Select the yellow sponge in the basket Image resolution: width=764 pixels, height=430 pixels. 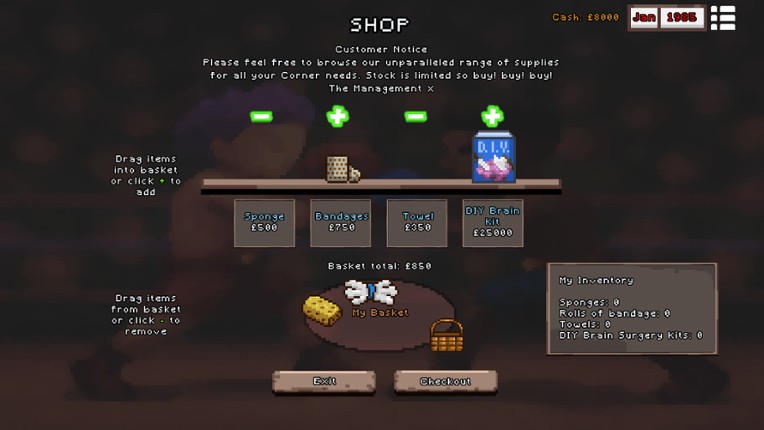coord(318,309)
